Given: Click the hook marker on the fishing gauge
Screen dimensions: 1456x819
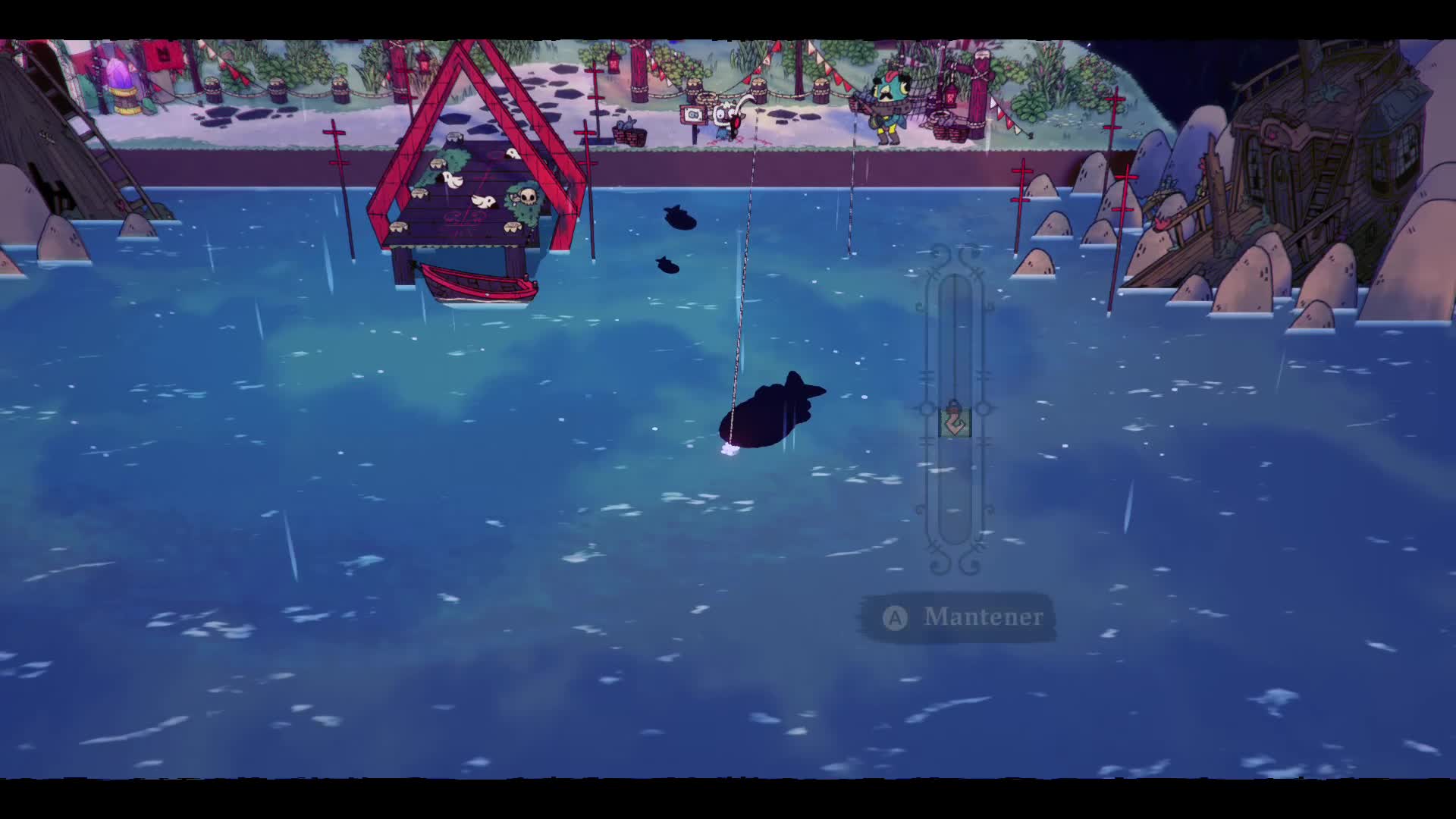Looking at the screenshot, I should pyautogui.click(x=955, y=422).
